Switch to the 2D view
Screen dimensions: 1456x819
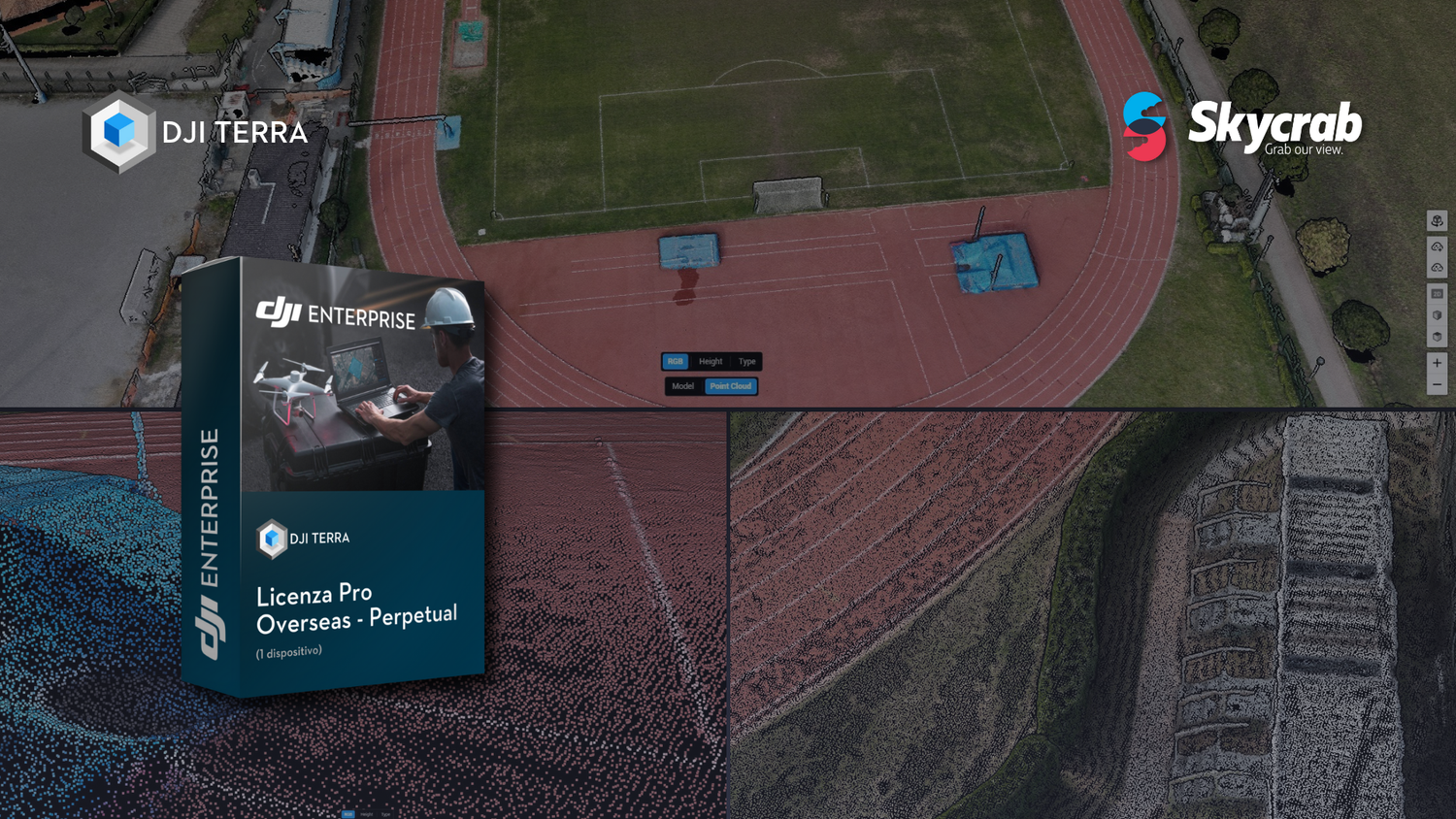click(x=1437, y=293)
